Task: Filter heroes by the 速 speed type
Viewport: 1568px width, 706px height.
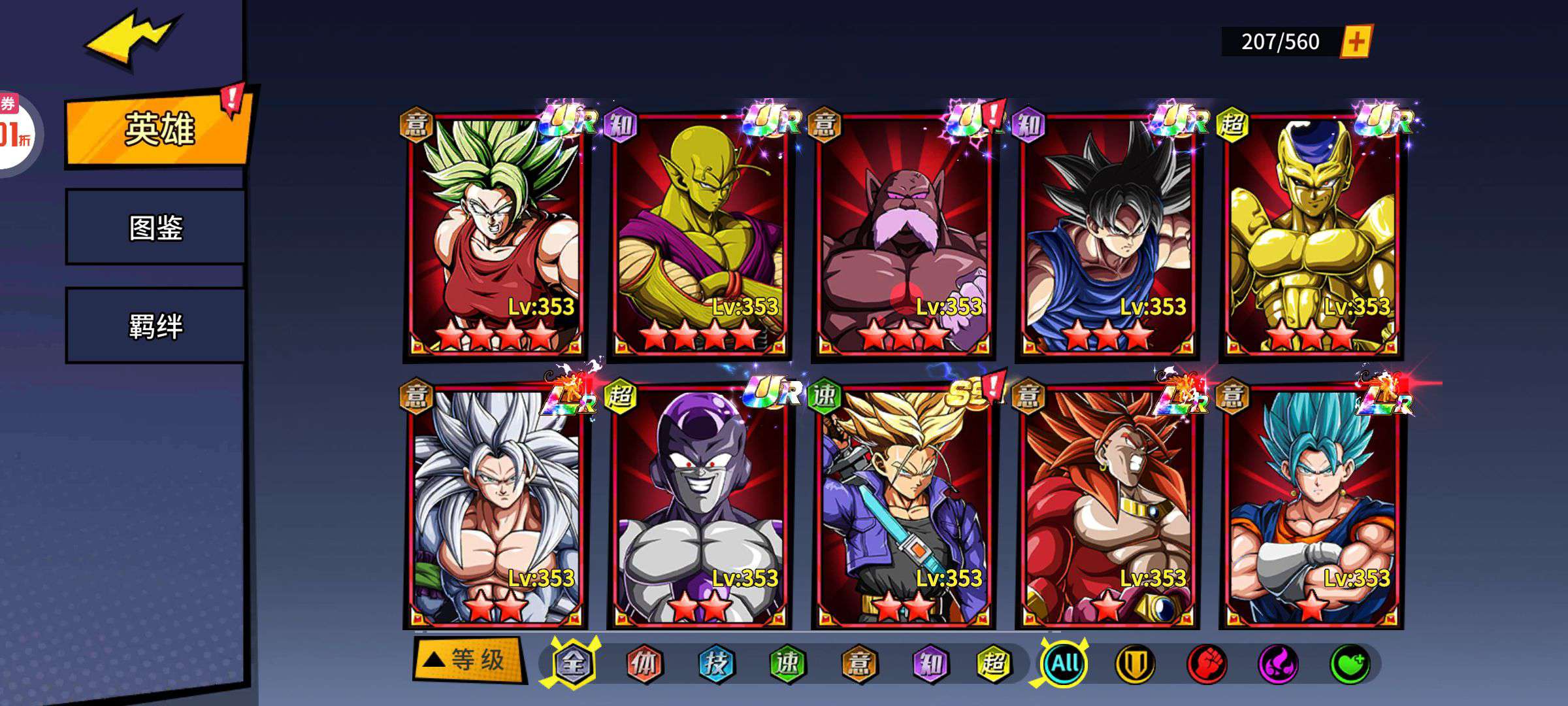Action: [x=787, y=664]
